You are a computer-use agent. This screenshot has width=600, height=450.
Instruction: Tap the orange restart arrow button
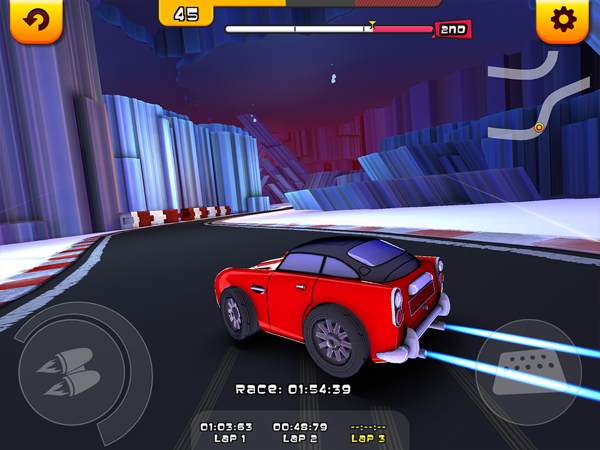click(35, 21)
